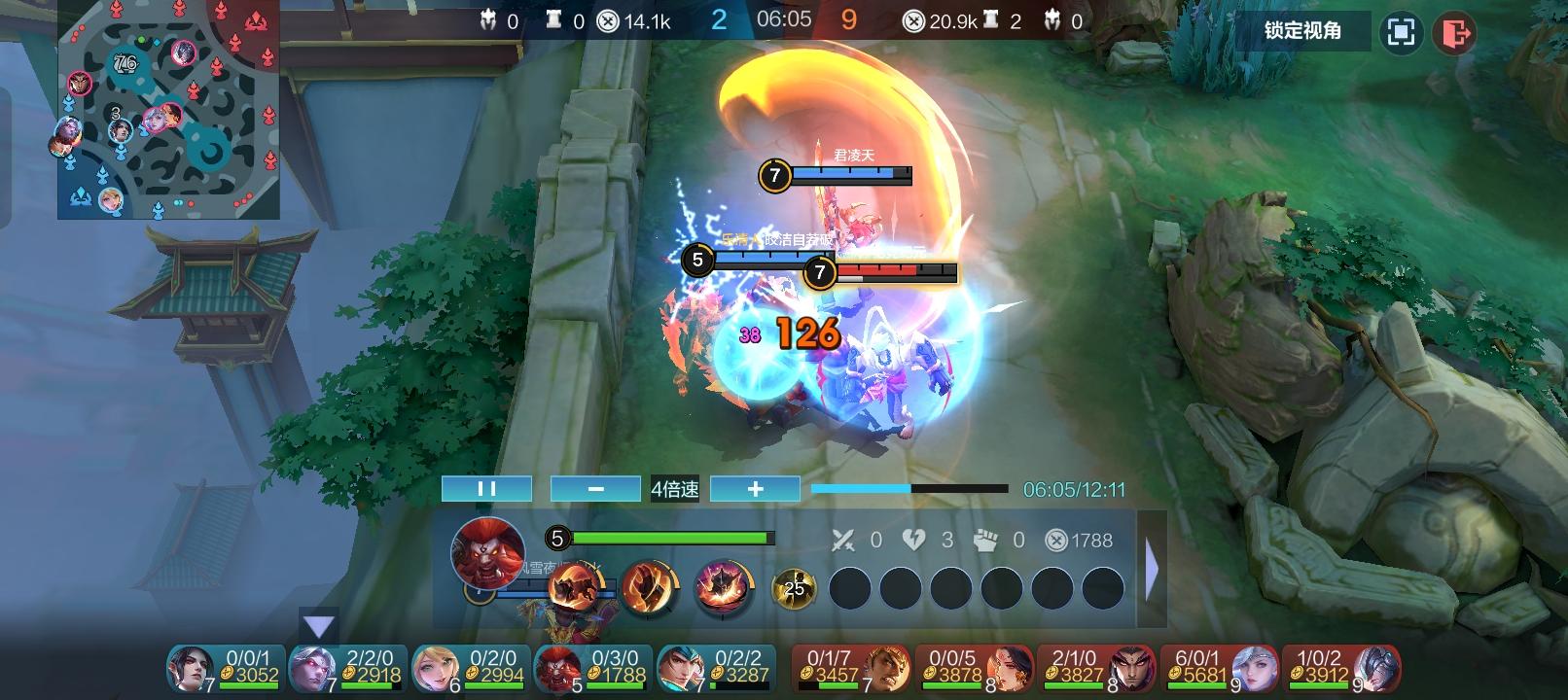The height and width of the screenshot is (700, 1568).
Task: Click the broken heart deaths stat icon
Action: (914, 542)
